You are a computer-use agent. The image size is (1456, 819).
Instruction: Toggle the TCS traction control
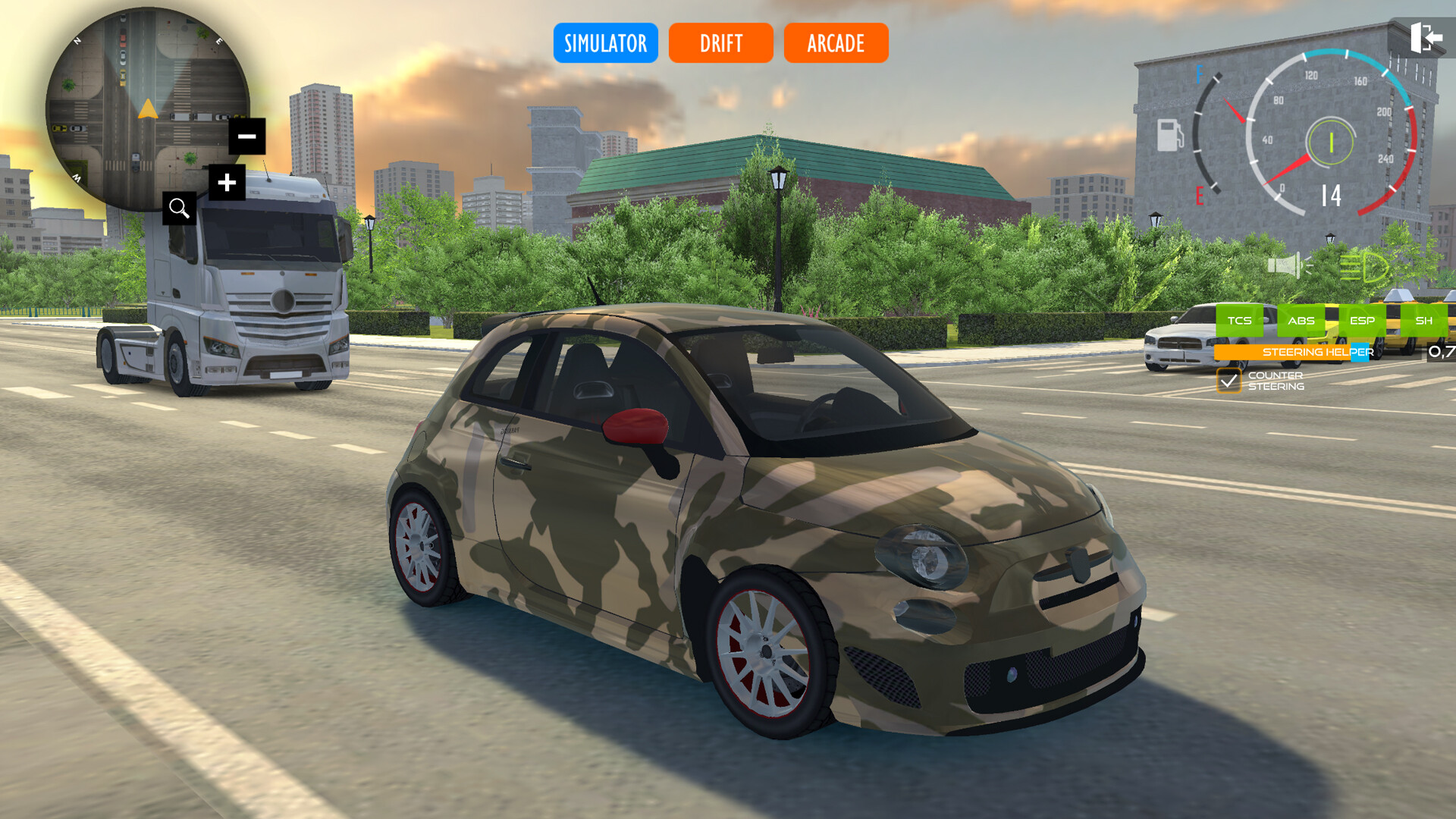click(1239, 321)
